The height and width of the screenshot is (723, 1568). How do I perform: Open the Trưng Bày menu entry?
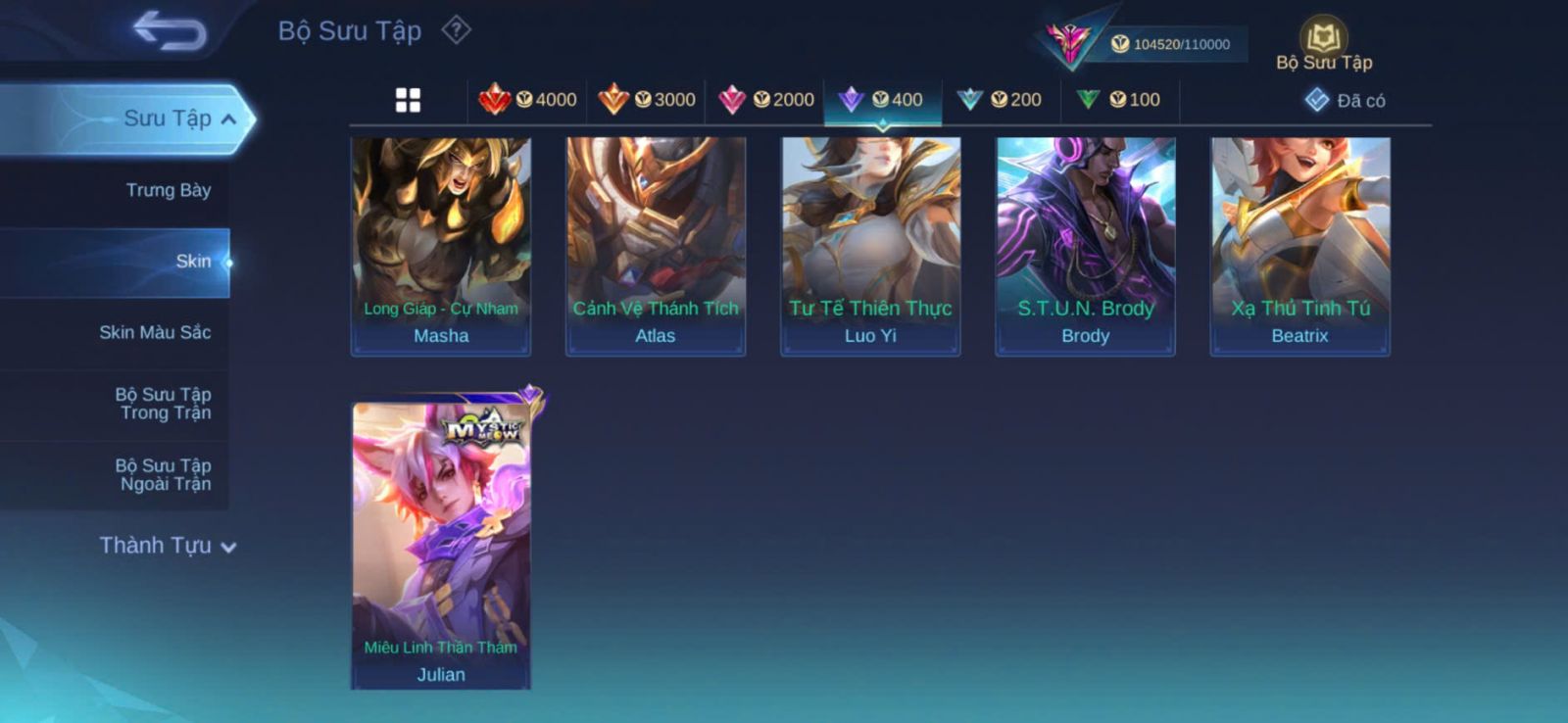pyautogui.click(x=168, y=190)
